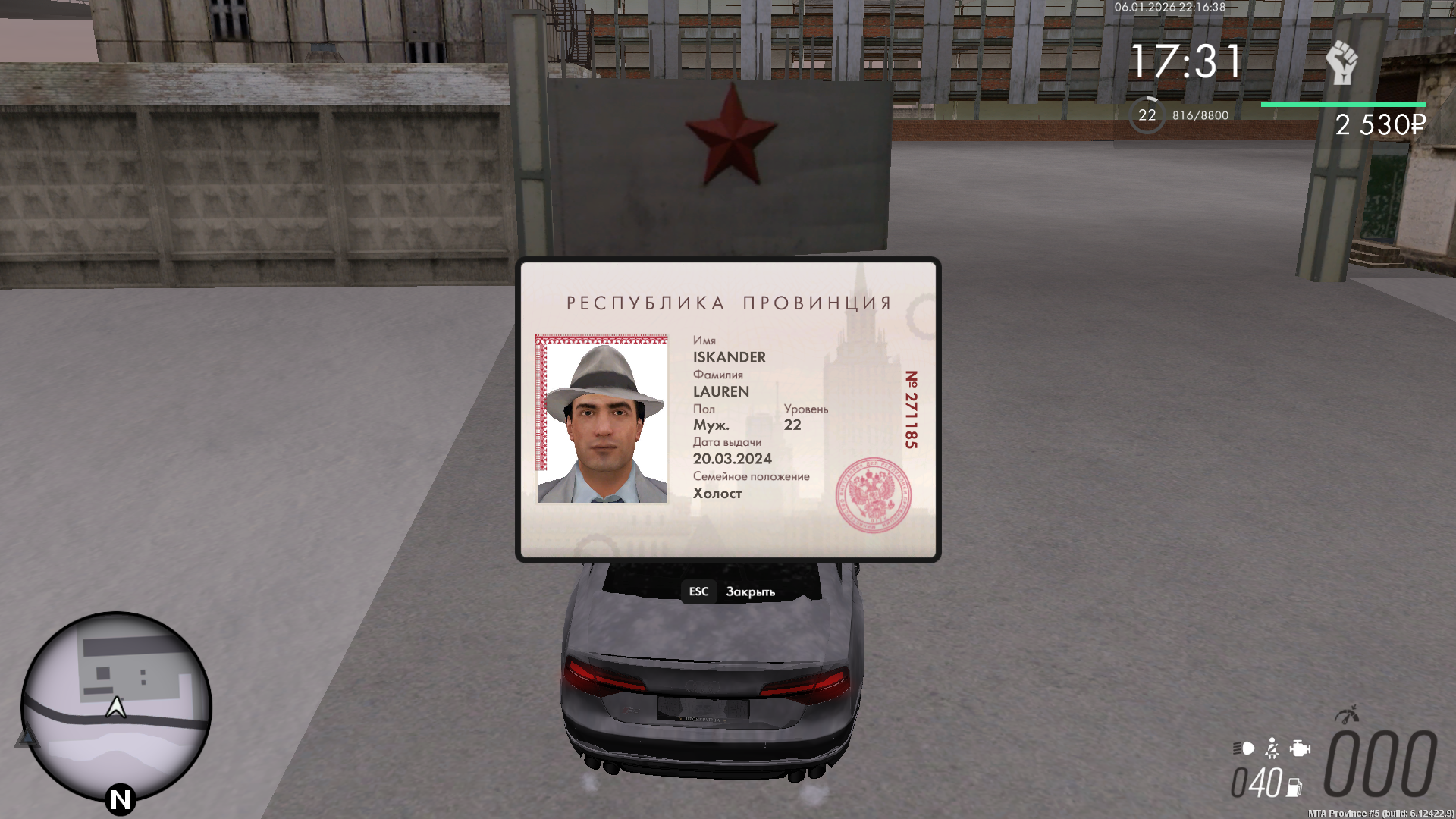Toggle the headlights via the lamp indicator

[1244, 749]
